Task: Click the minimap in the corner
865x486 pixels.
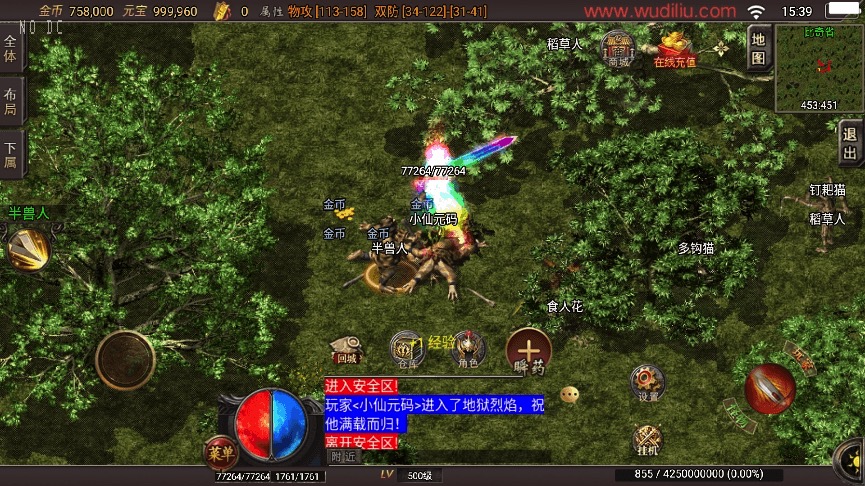Action: click(x=819, y=67)
